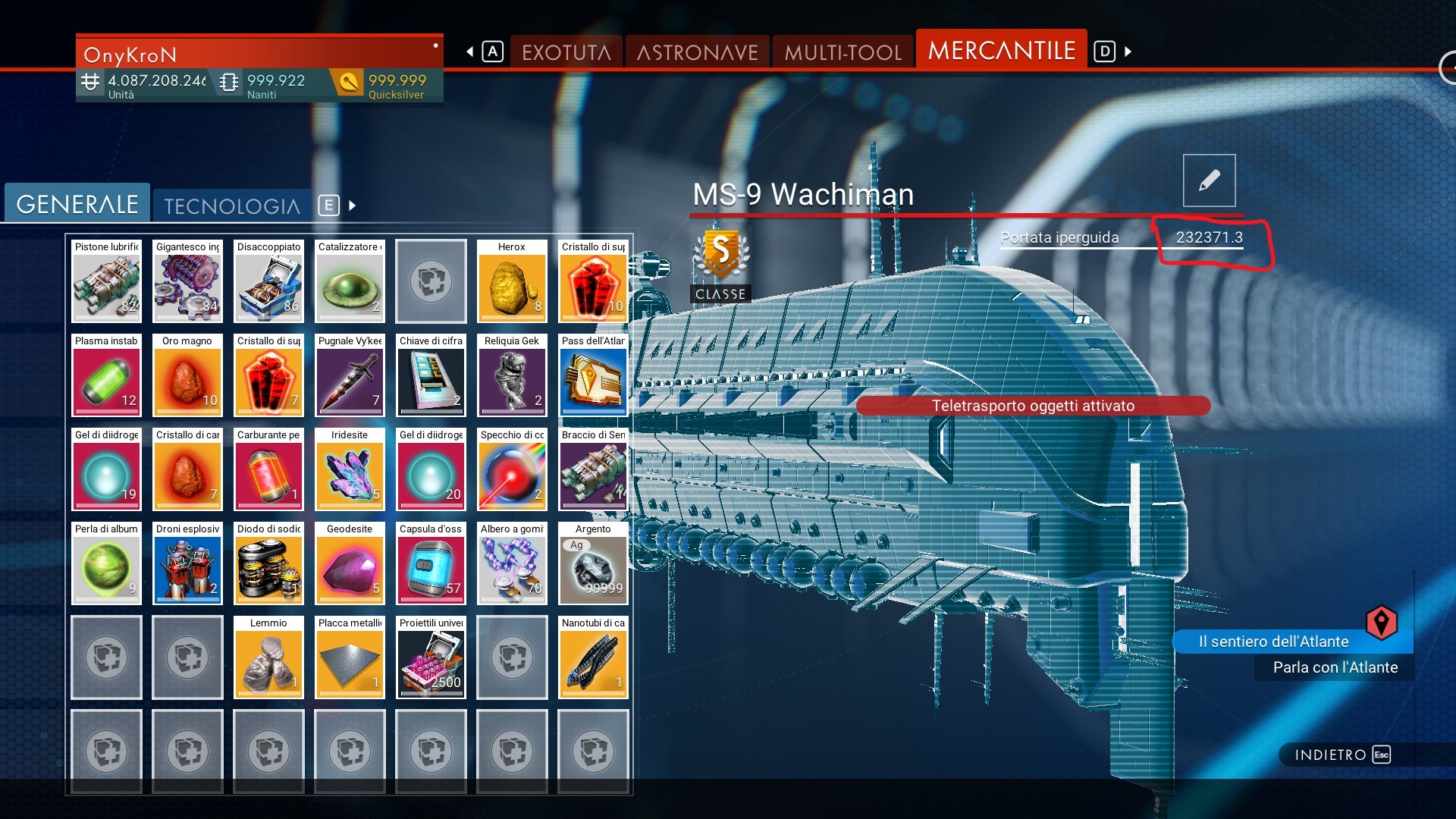The image size is (1456, 819).
Task: Select the Chiave di cifratura slot
Action: (431, 376)
